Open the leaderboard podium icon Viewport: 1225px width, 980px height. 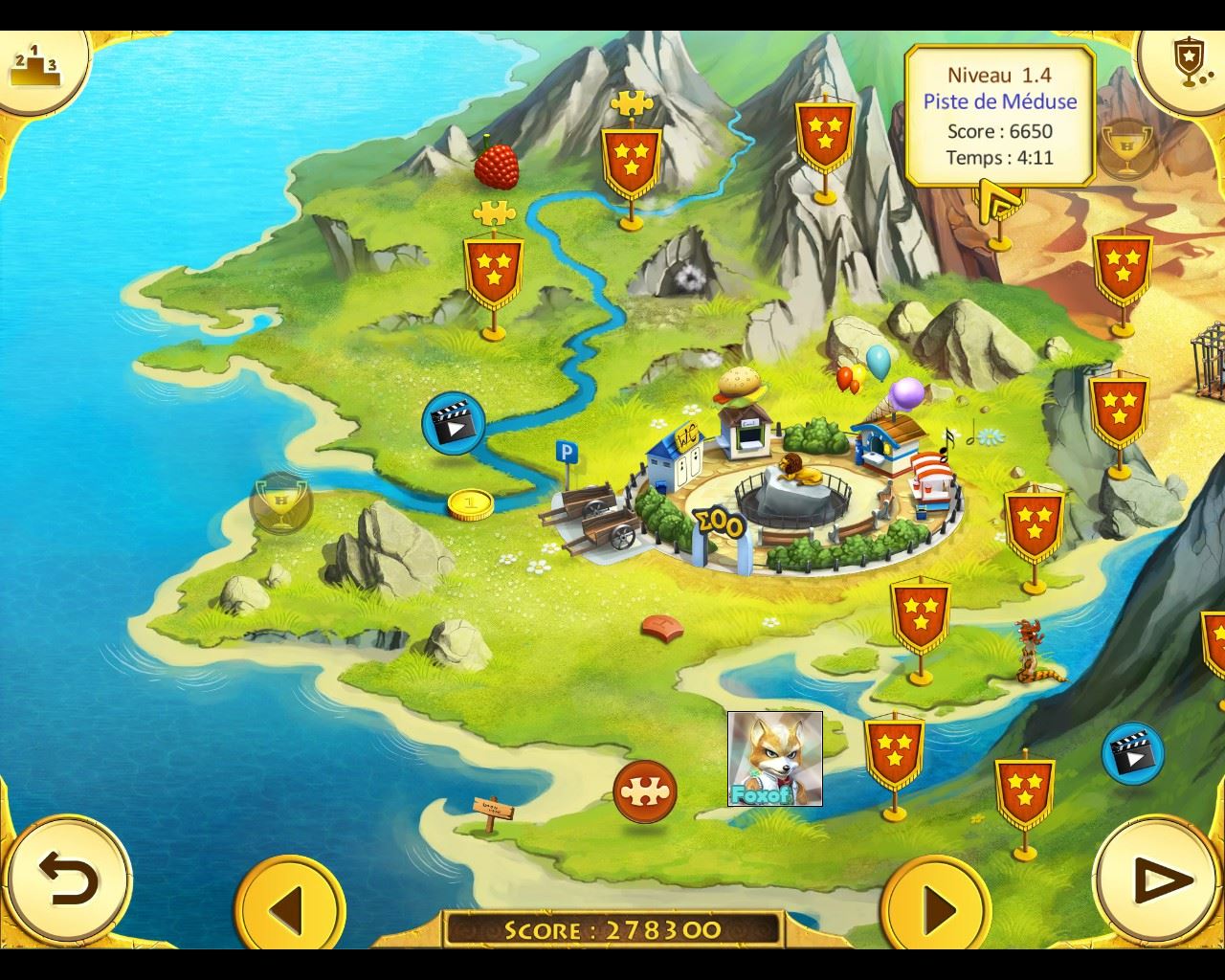point(34,65)
